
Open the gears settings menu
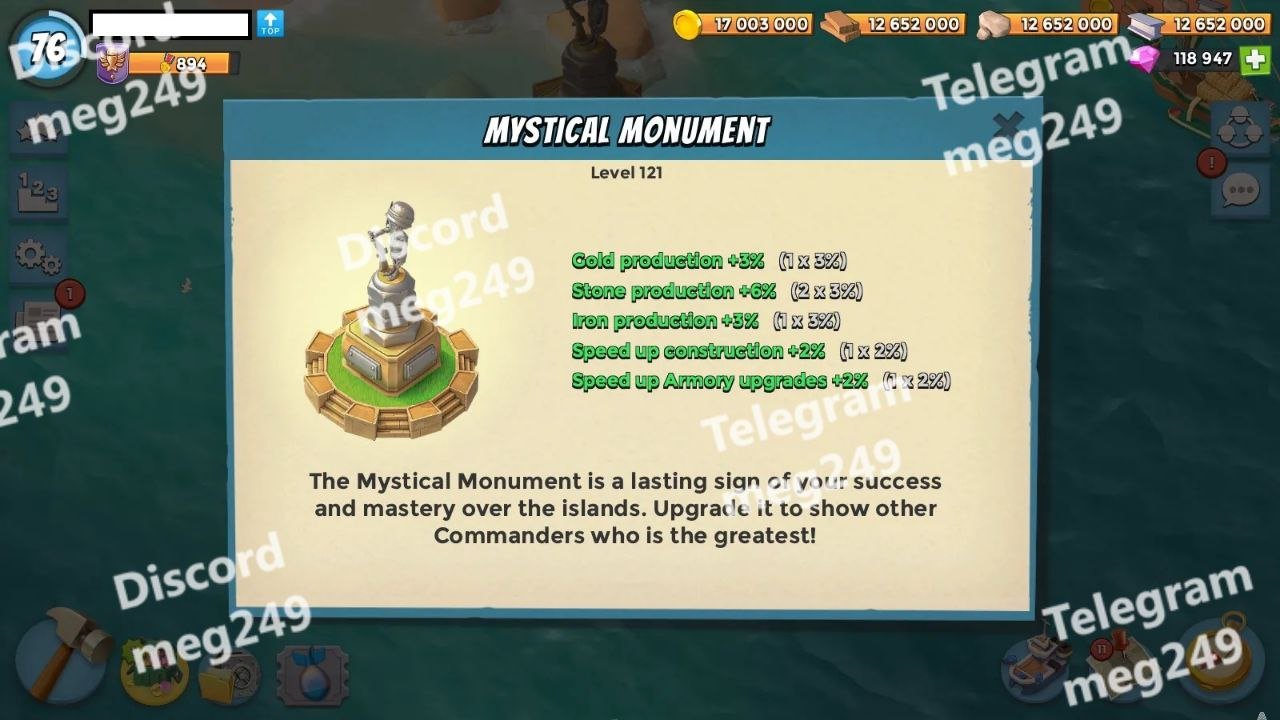click(x=38, y=256)
